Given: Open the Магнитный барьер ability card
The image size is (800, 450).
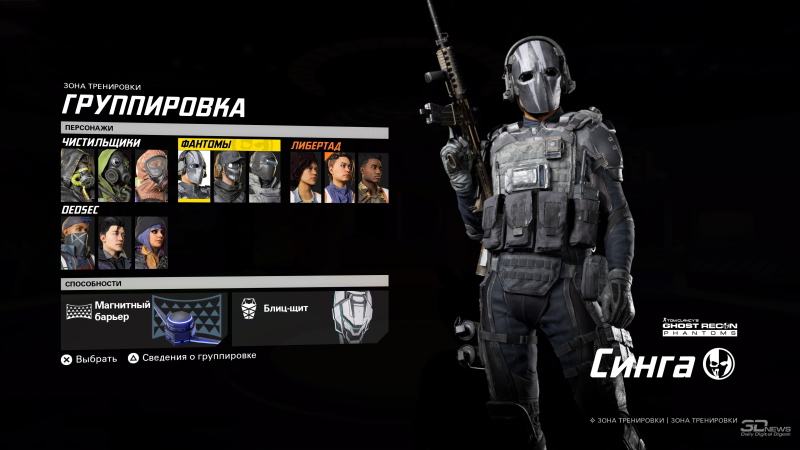Looking at the screenshot, I should (143, 316).
